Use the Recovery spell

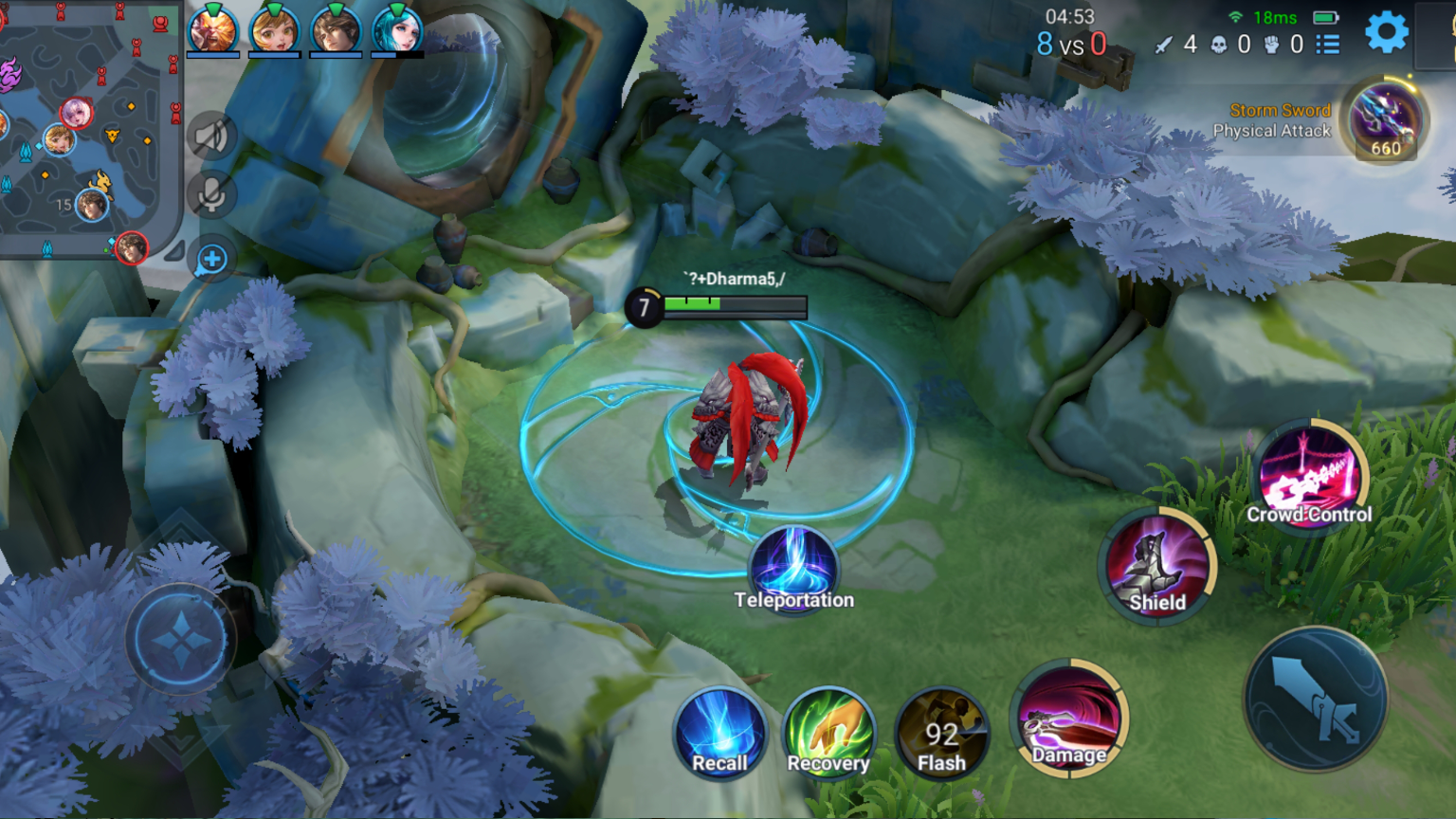click(x=829, y=734)
